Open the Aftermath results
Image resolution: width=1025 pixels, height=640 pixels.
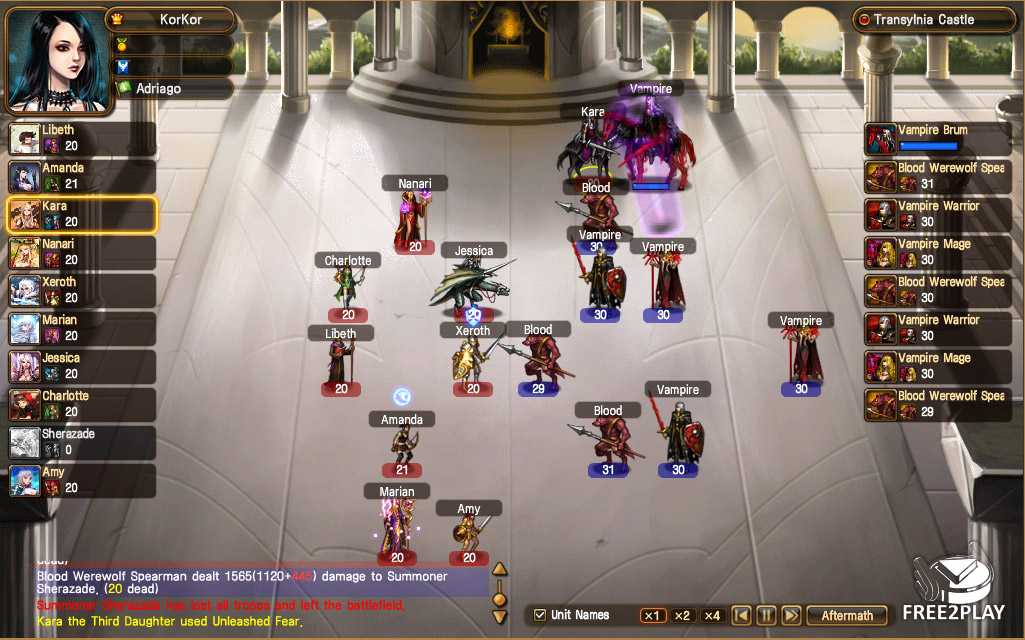[847, 615]
